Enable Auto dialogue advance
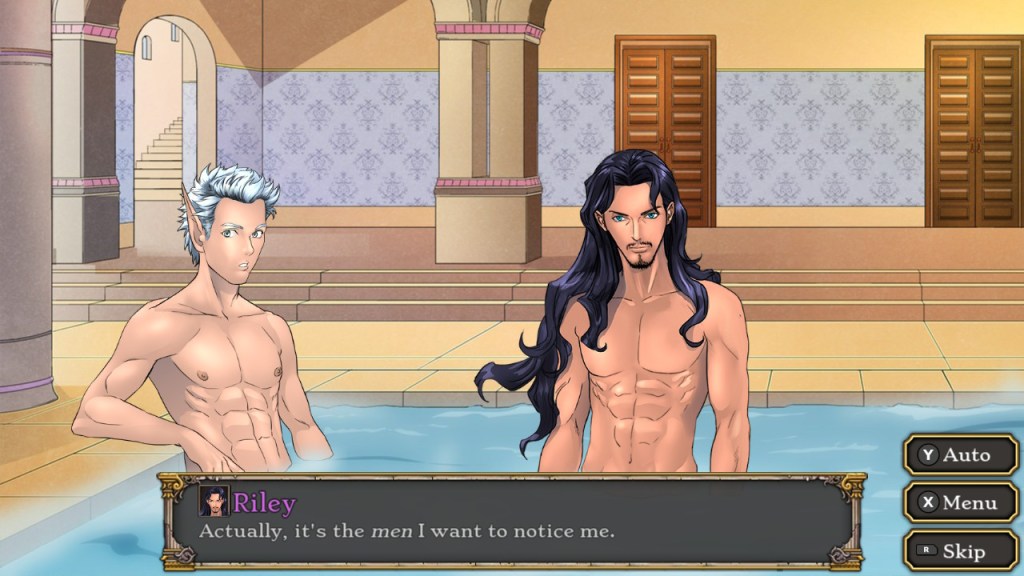 (x=961, y=455)
